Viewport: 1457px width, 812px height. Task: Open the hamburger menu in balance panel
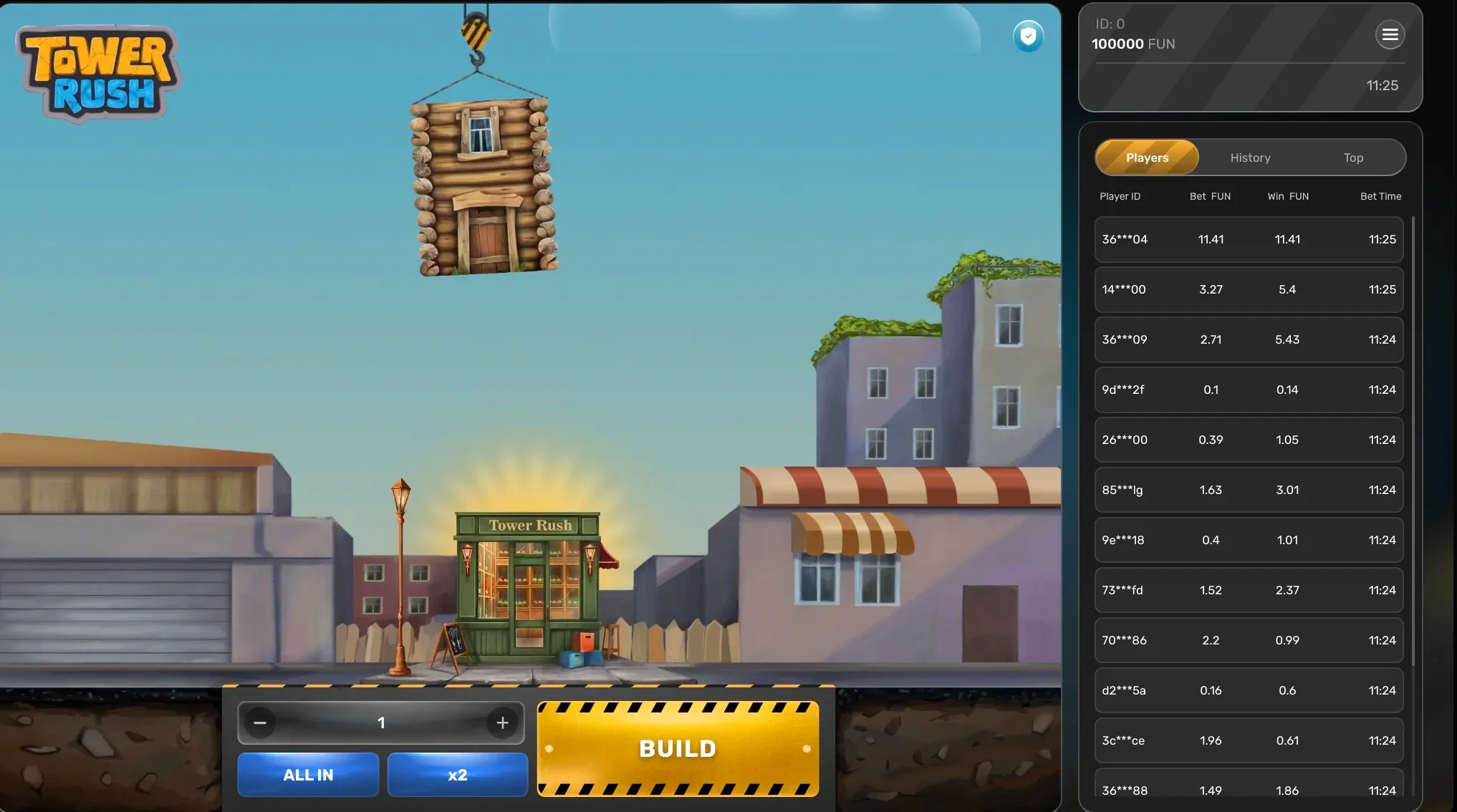tap(1390, 34)
